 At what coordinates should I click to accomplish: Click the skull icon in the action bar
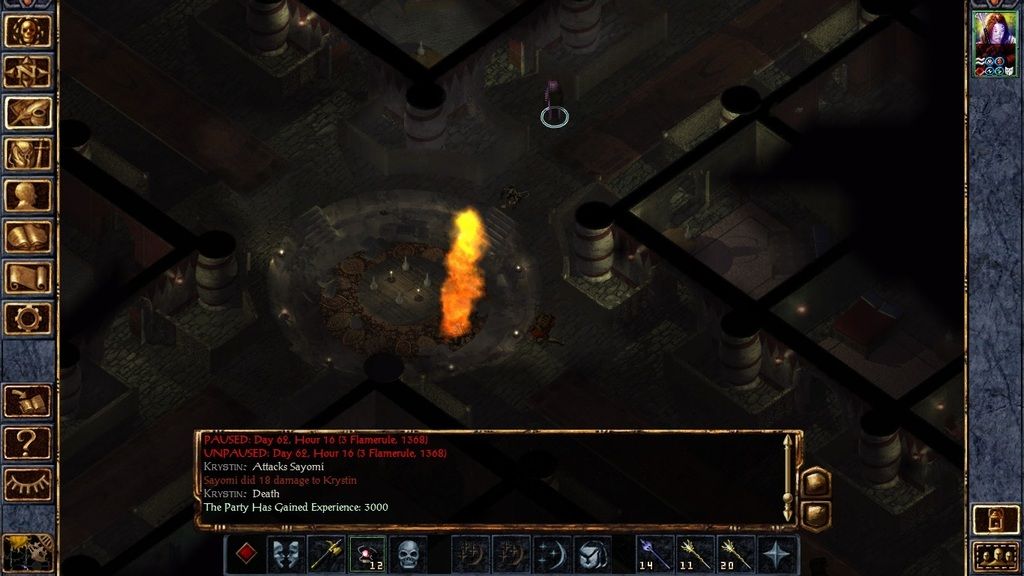point(408,554)
